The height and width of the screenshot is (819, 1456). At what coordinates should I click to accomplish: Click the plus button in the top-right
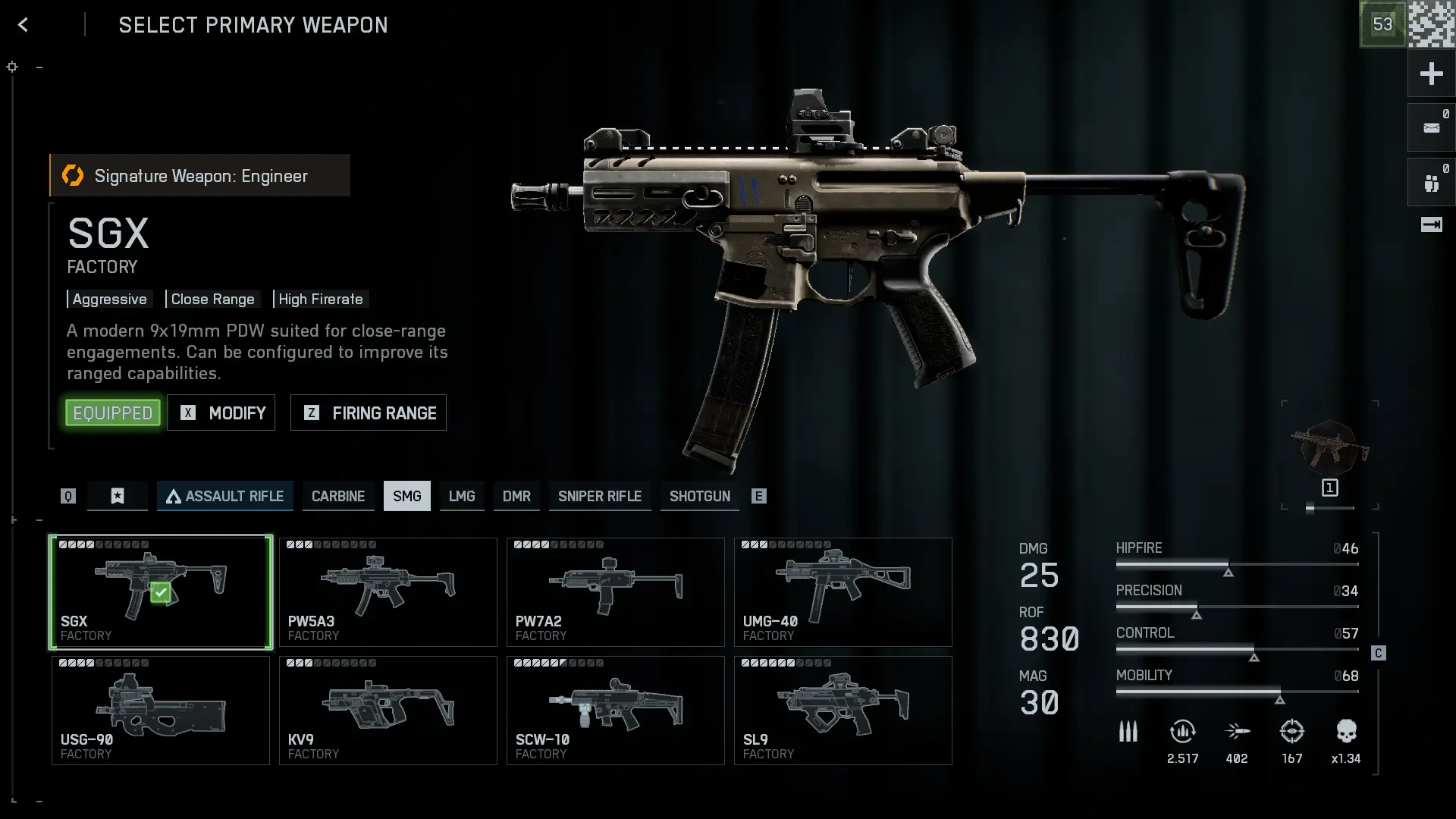click(x=1431, y=74)
